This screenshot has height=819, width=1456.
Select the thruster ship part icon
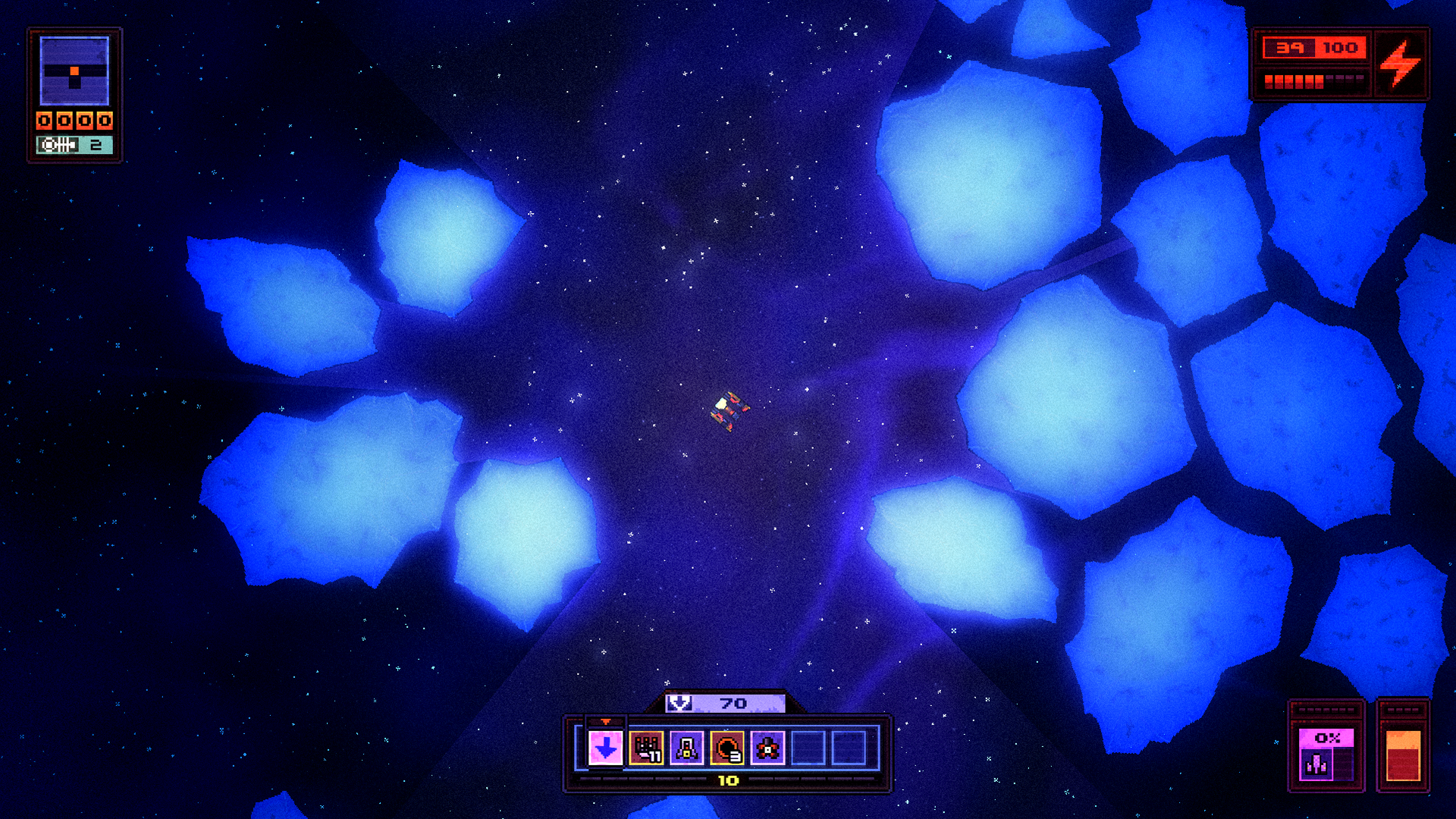[x=687, y=748]
